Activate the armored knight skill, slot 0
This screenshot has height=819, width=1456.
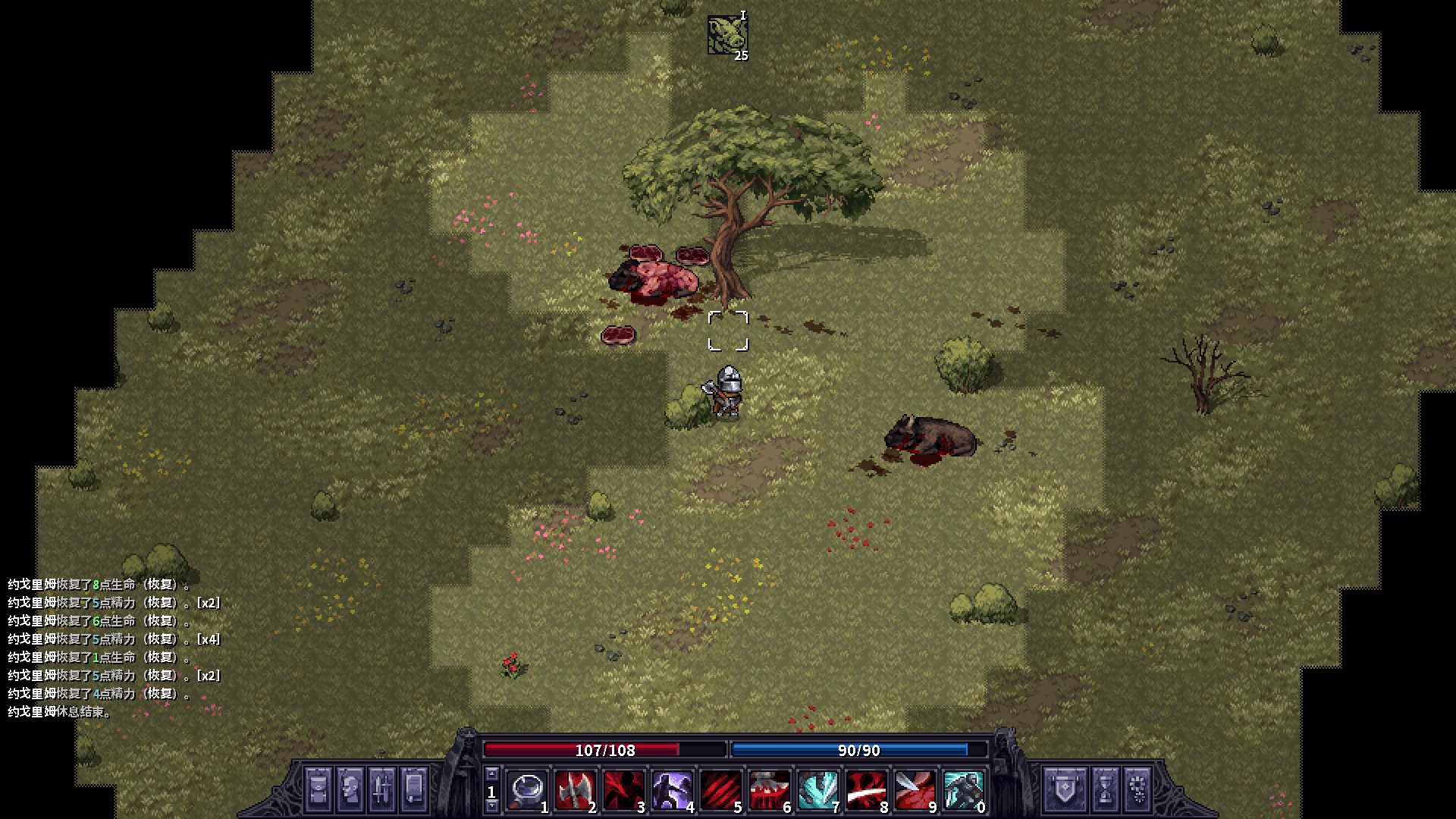pyautogui.click(x=963, y=790)
